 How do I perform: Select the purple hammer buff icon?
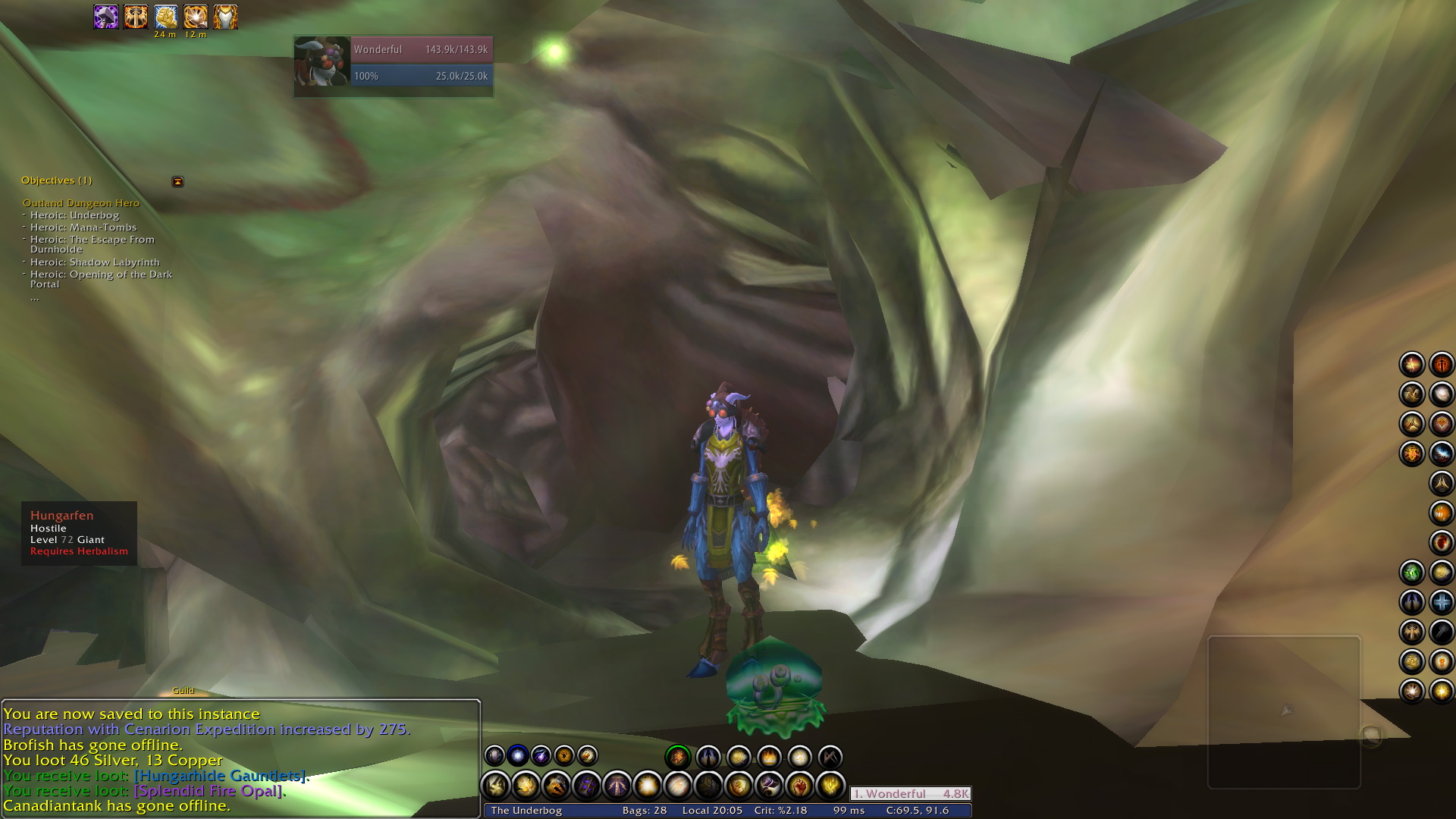tap(106, 17)
